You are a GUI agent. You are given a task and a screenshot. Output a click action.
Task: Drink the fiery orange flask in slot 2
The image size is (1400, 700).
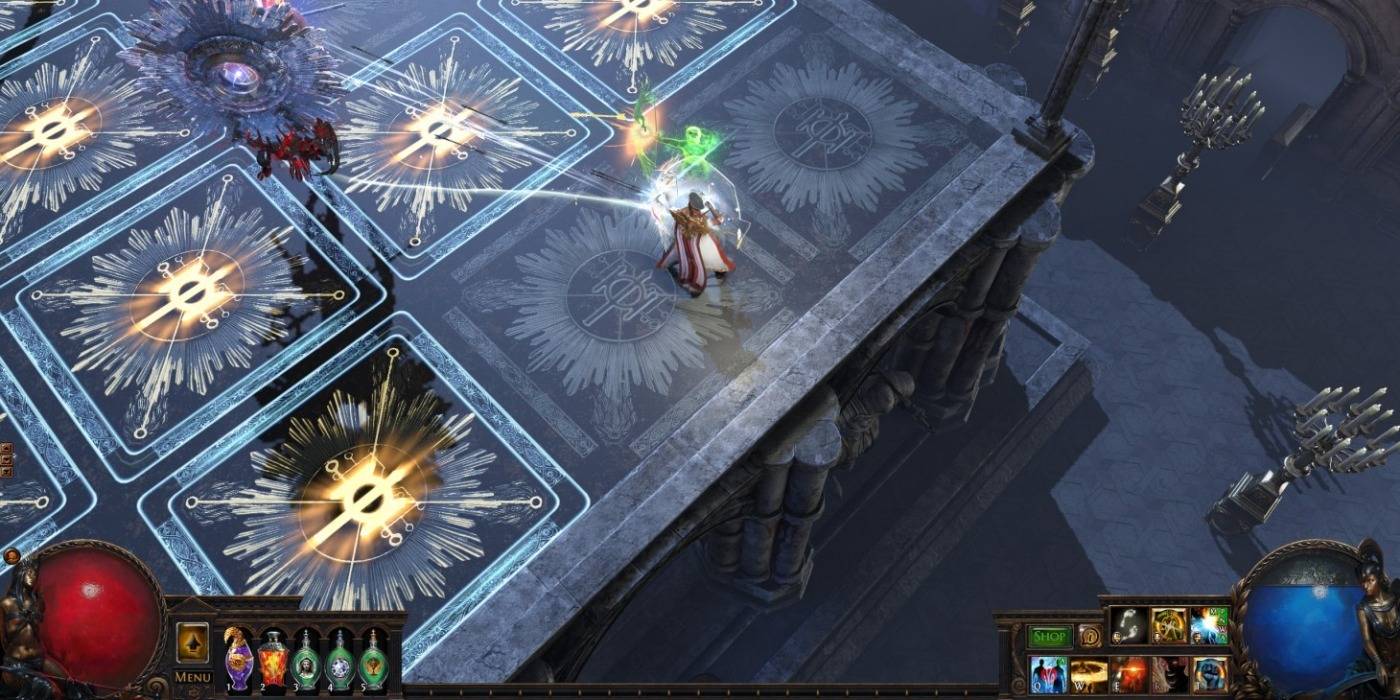click(273, 660)
